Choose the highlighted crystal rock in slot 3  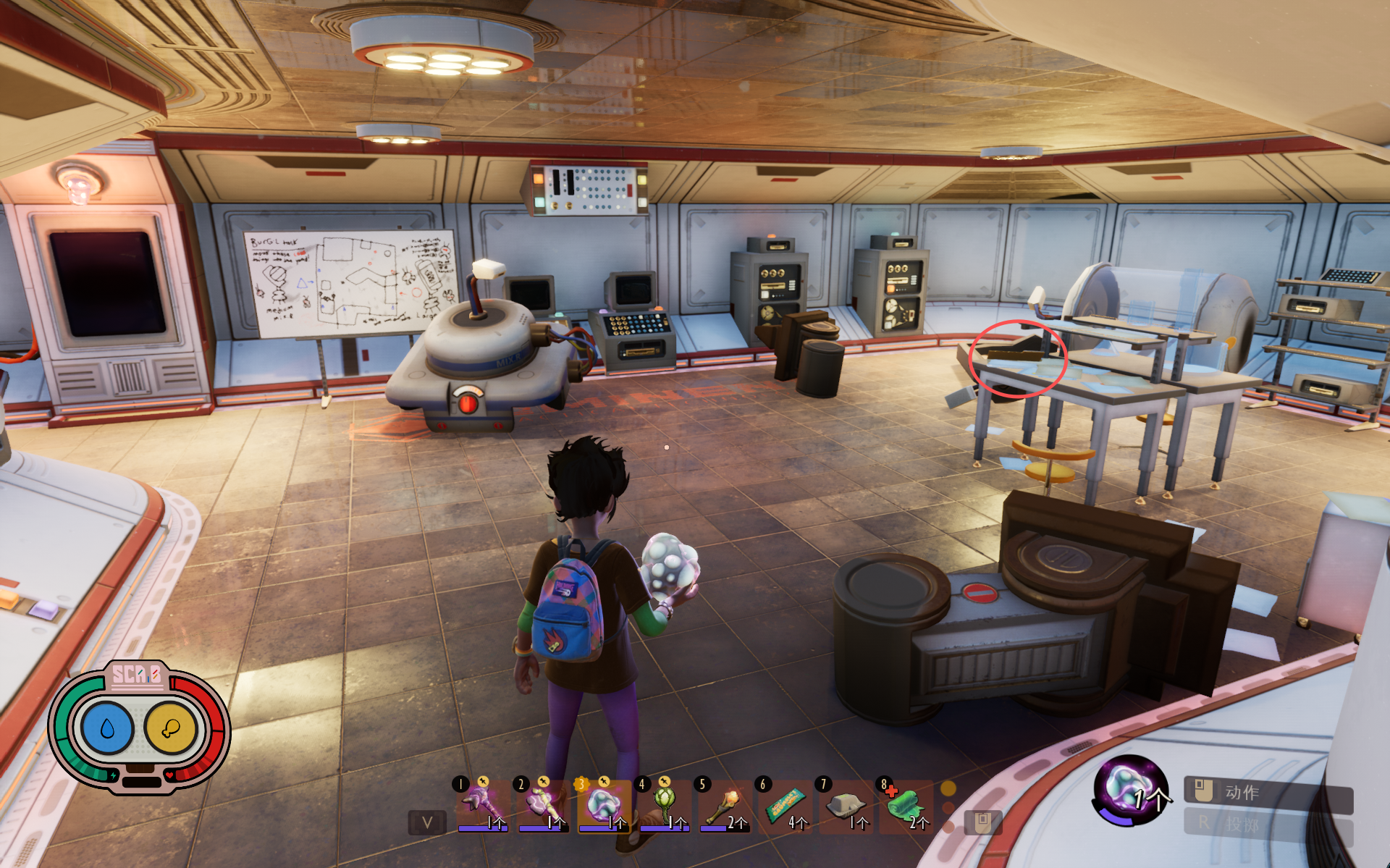(x=602, y=804)
